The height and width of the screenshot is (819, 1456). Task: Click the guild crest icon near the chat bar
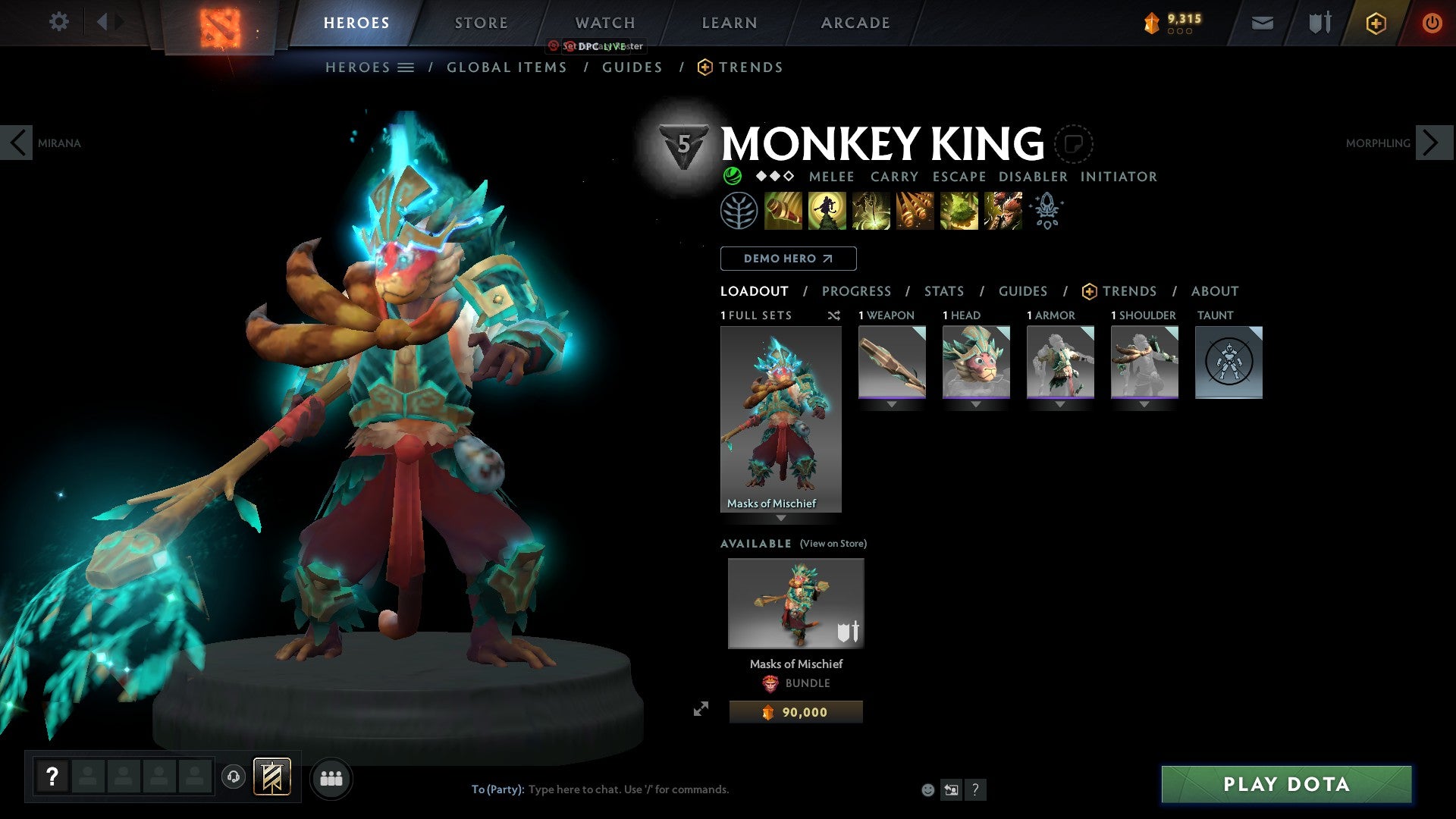pyautogui.click(x=273, y=777)
